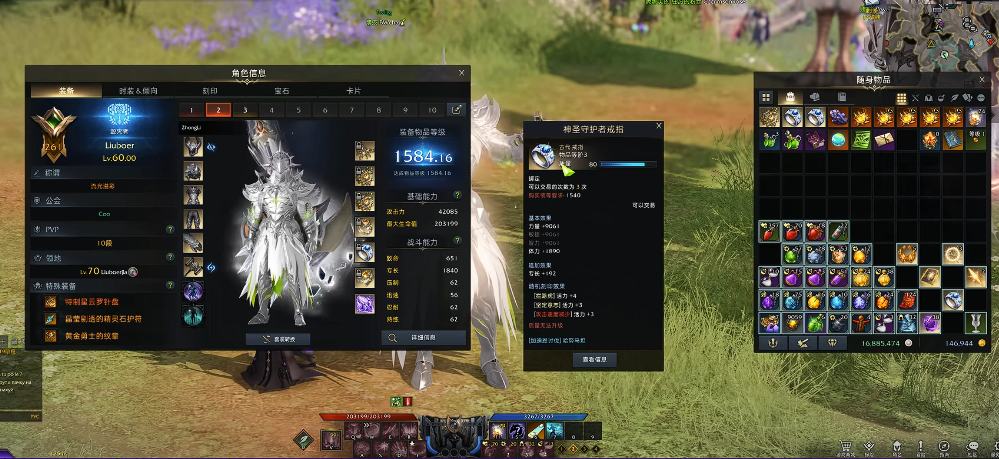Select the first ring in the inventory

pos(791,118)
